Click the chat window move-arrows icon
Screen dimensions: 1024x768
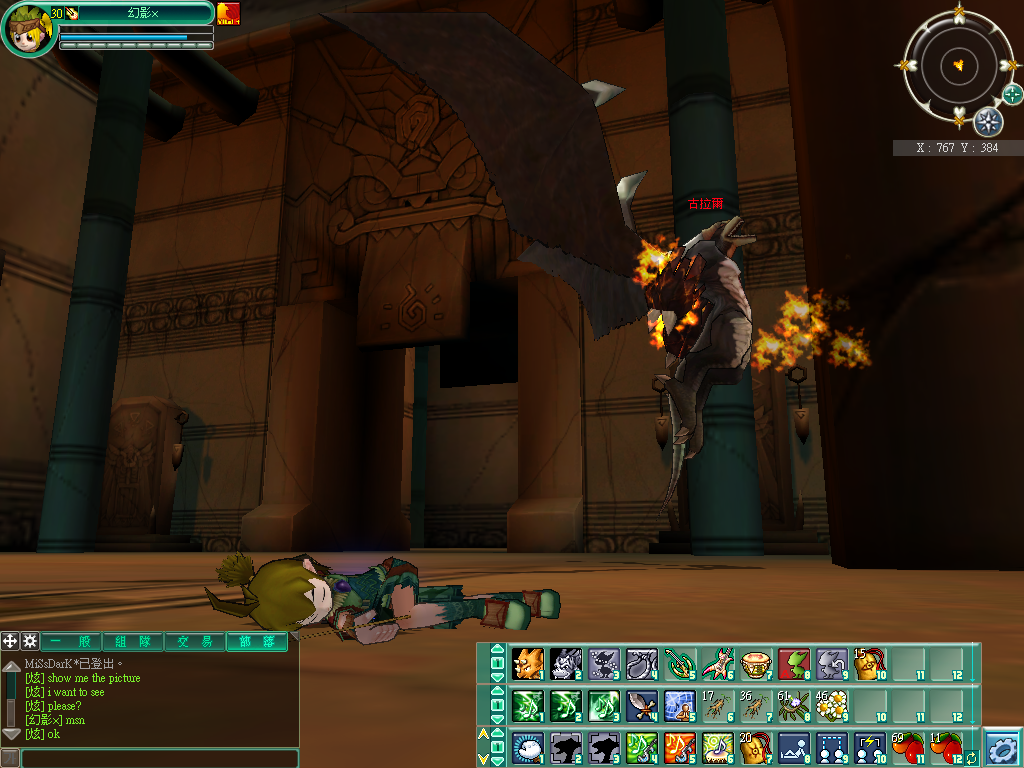(x=10, y=641)
